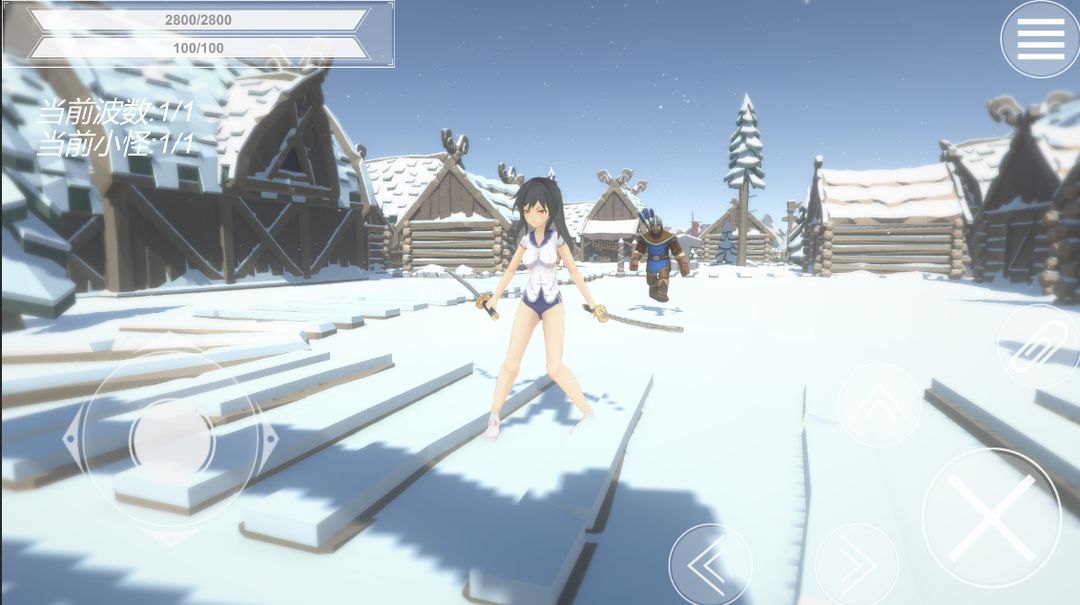This screenshot has width=1080, height=605.
Task: Tap the right double-chevron button
Action: click(856, 566)
